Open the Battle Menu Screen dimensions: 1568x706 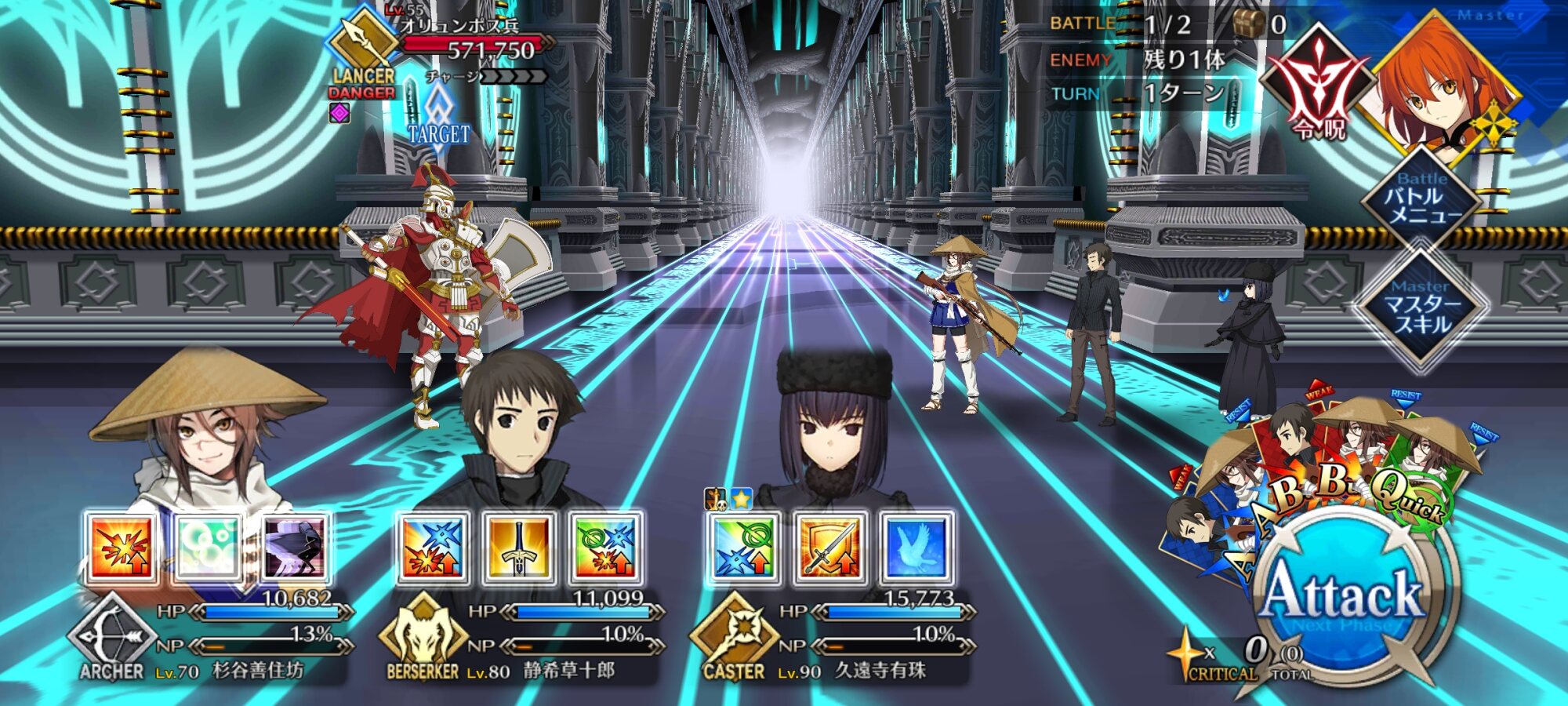1422,202
